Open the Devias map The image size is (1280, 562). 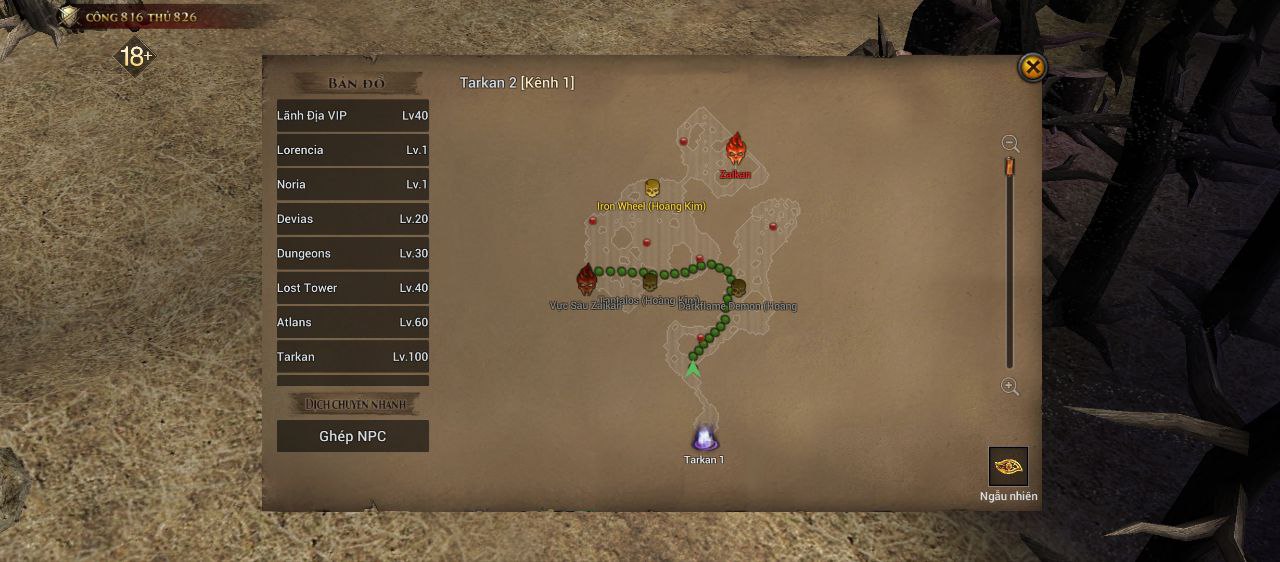(x=352, y=219)
